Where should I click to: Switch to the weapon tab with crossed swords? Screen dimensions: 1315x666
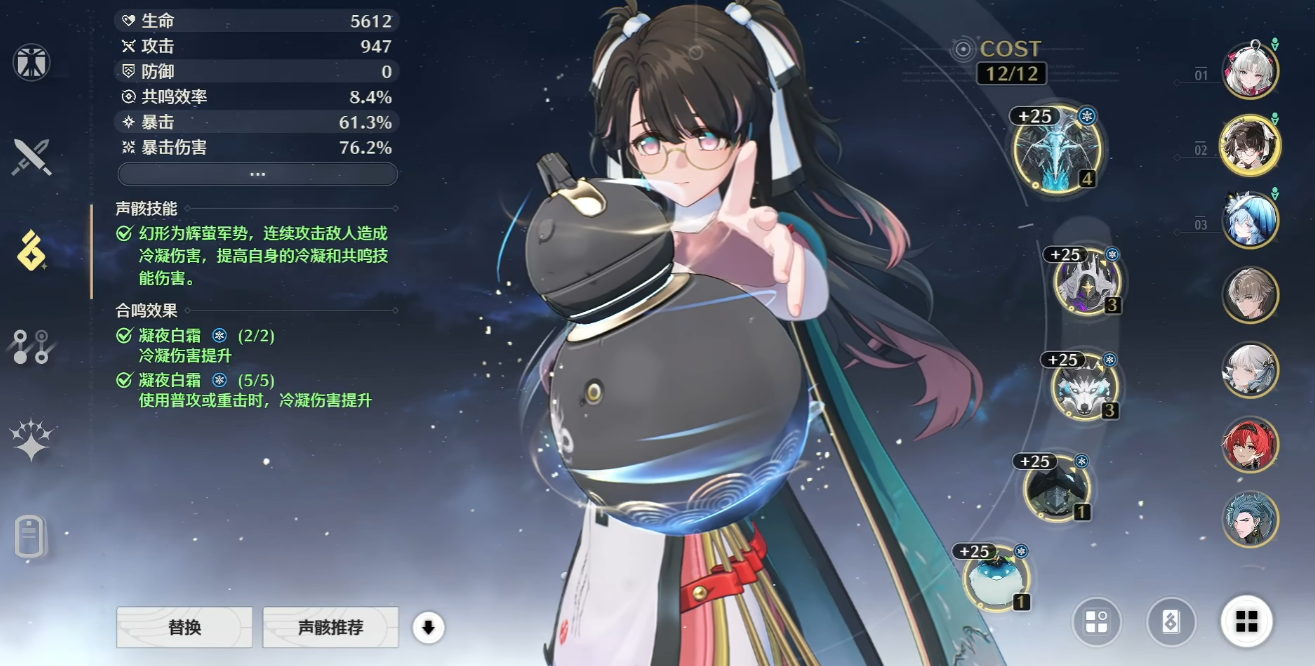[x=31, y=157]
